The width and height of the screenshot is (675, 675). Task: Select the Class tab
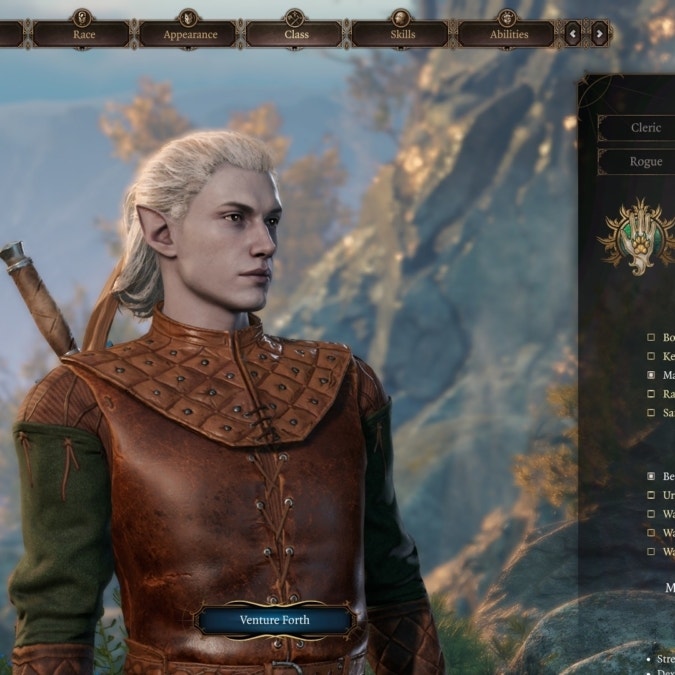pyautogui.click(x=296, y=34)
